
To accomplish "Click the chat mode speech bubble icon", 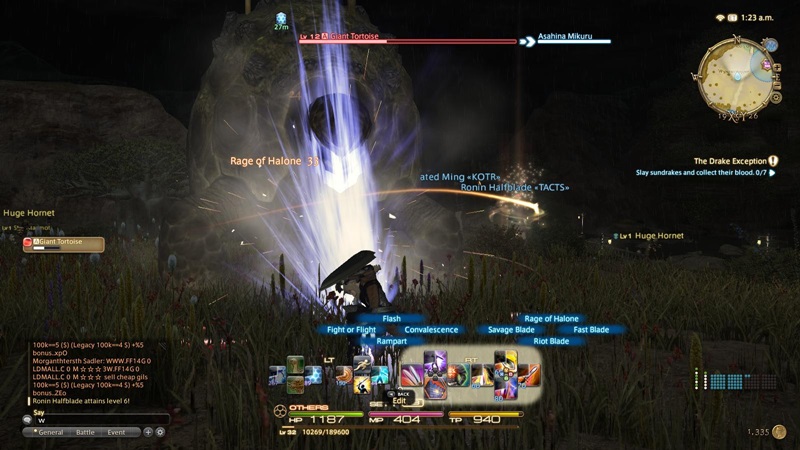I will [x=28, y=420].
